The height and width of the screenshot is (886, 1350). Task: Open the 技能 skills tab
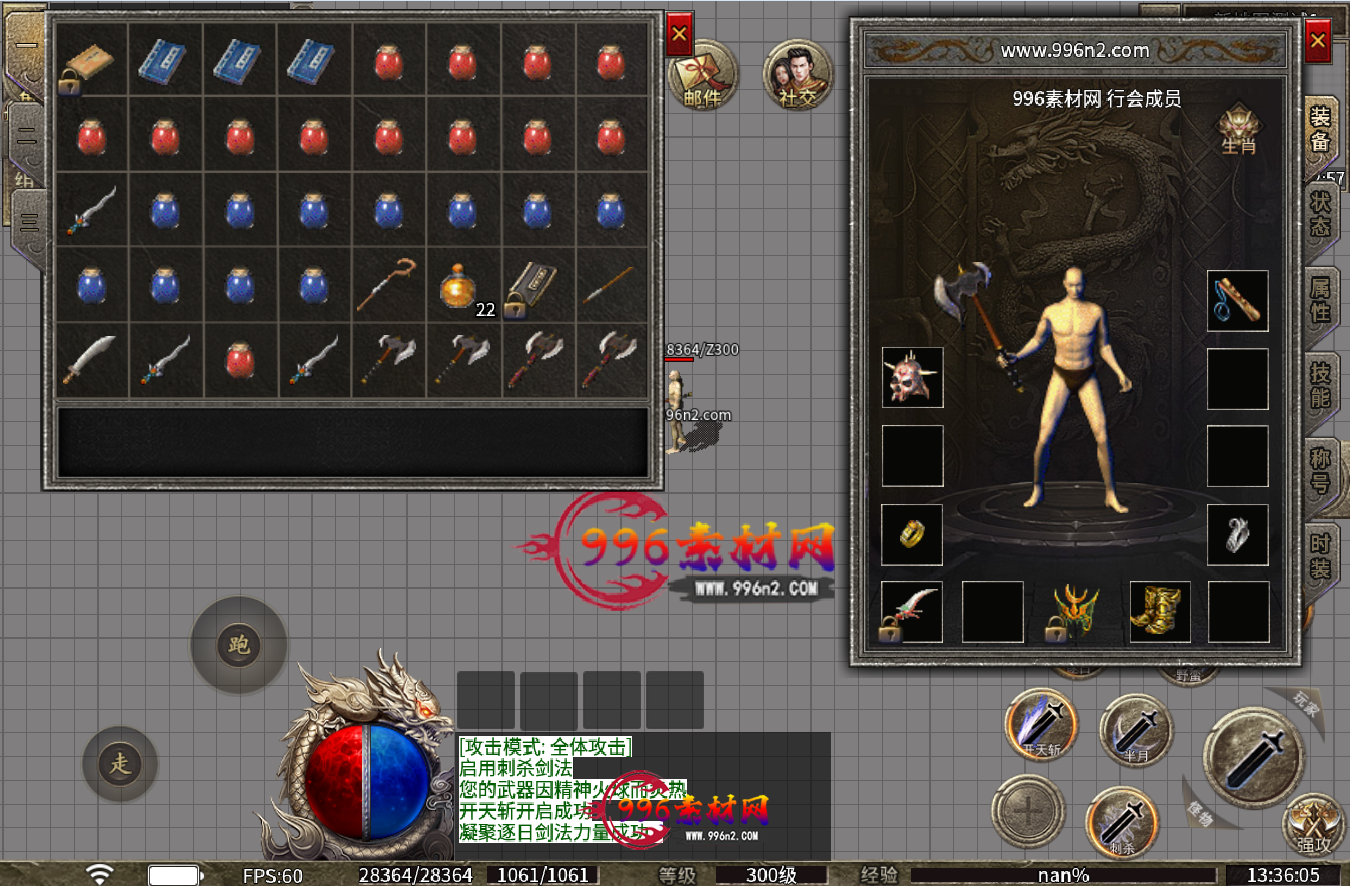pyautogui.click(x=1320, y=384)
